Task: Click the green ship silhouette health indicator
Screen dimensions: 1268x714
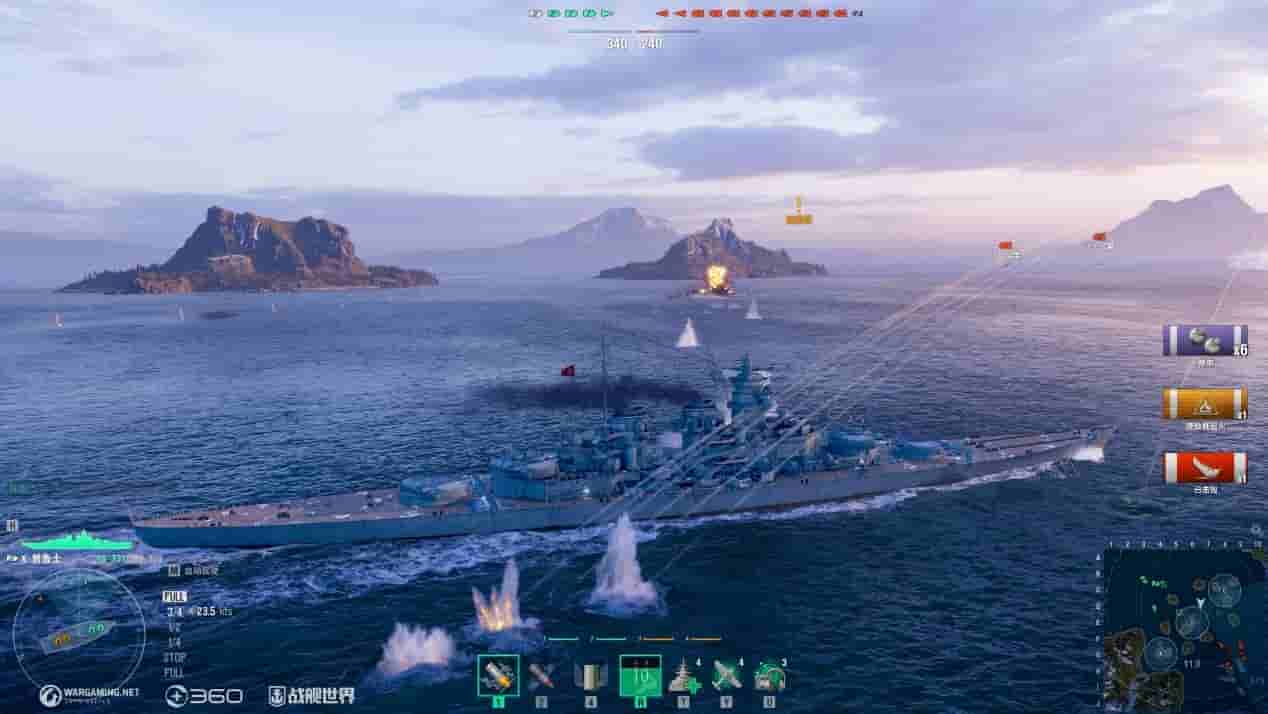Action: (78, 541)
